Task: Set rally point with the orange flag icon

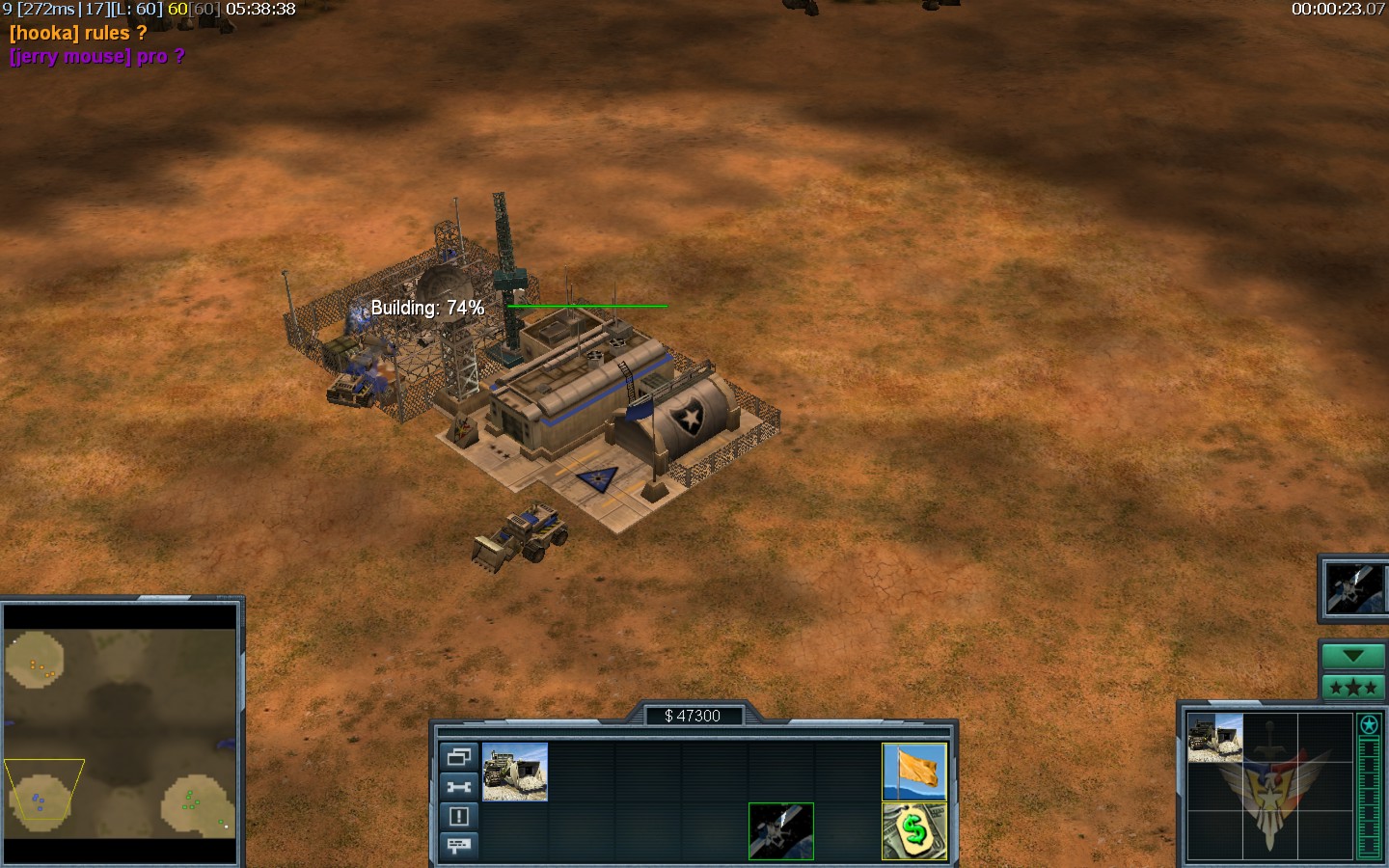Action: (x=914, y=772)
